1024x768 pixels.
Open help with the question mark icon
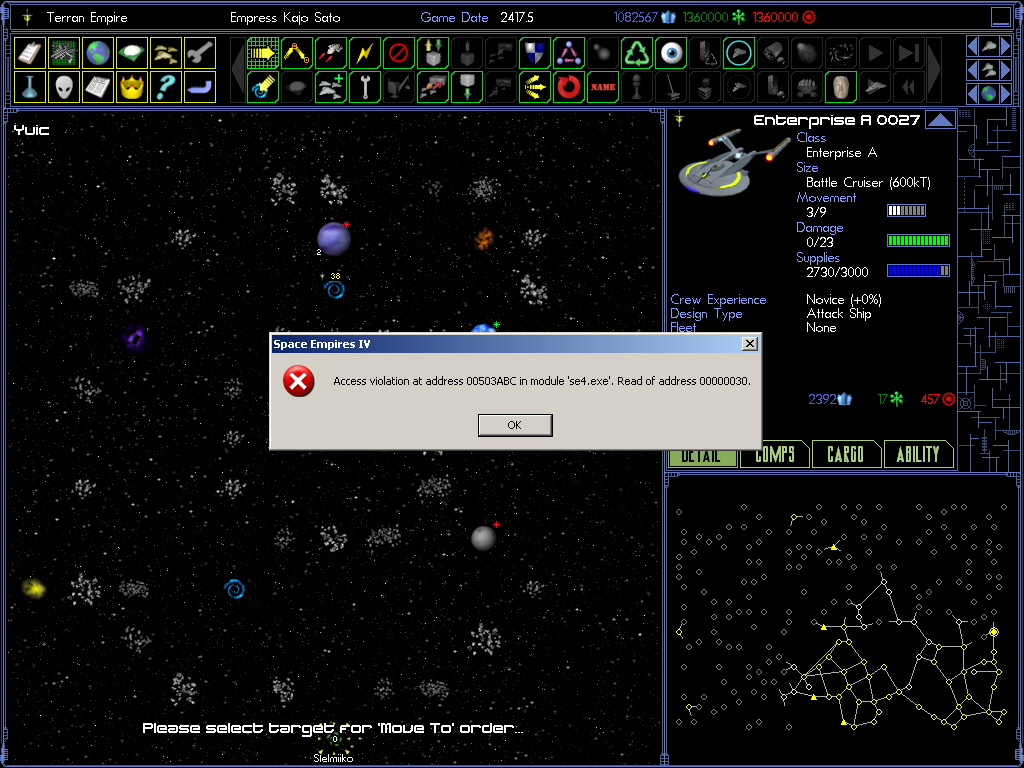pos(166,87)
